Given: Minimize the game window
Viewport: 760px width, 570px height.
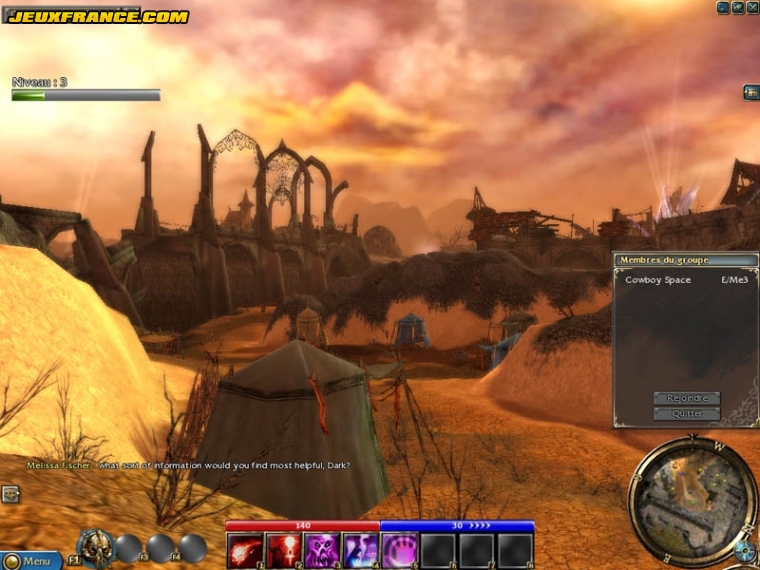Looking at the screenshot, I should [723, 7].
